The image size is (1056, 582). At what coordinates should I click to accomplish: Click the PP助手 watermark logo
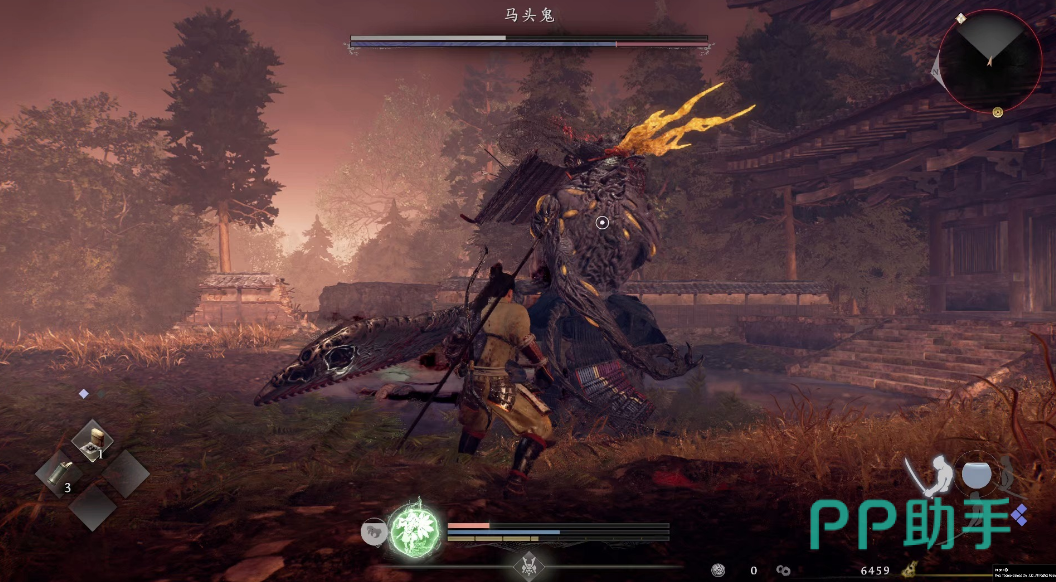[x=910, y=523]
